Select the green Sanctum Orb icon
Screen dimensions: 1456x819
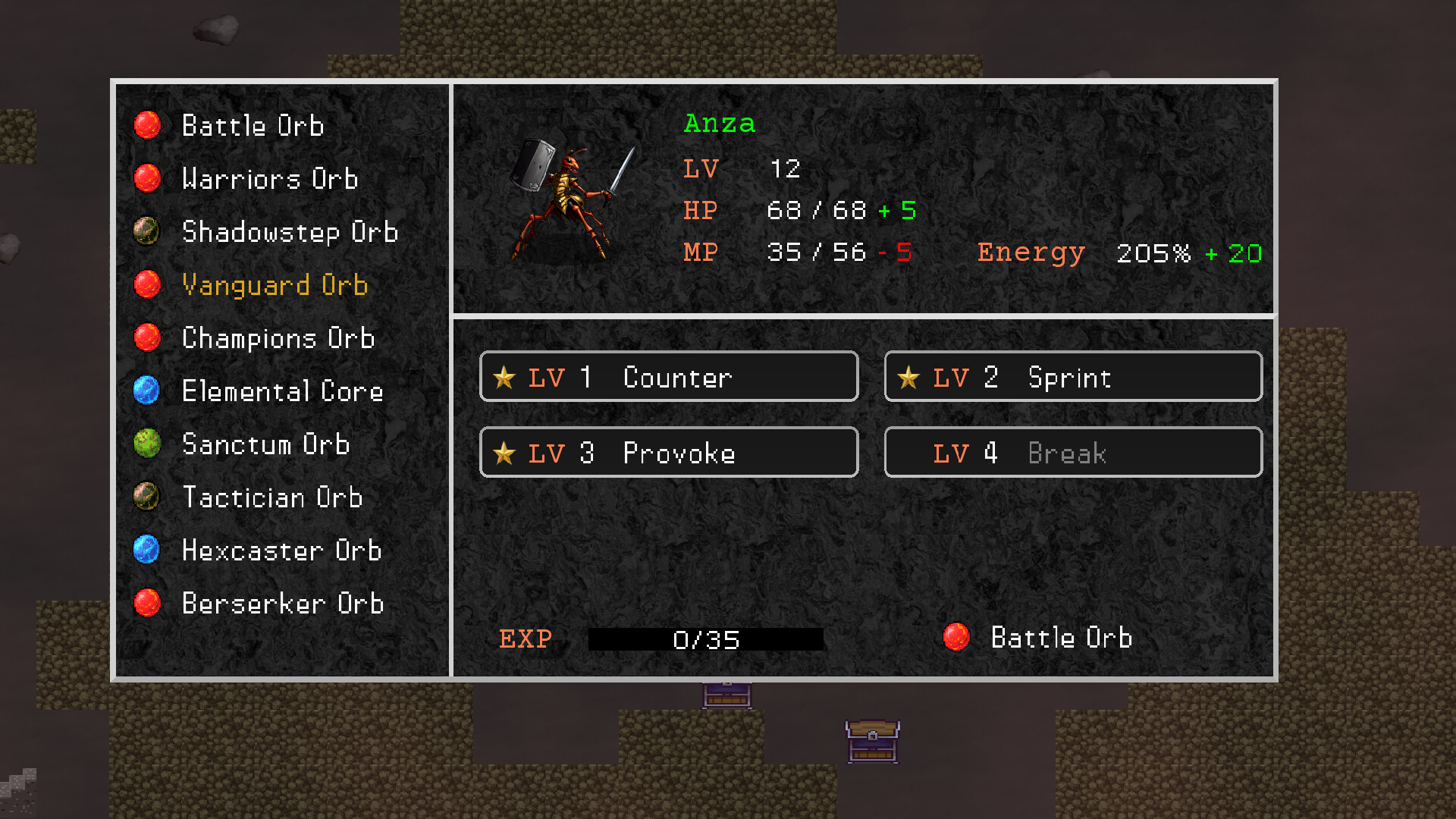pyautogui.click(x=148, y=444)
